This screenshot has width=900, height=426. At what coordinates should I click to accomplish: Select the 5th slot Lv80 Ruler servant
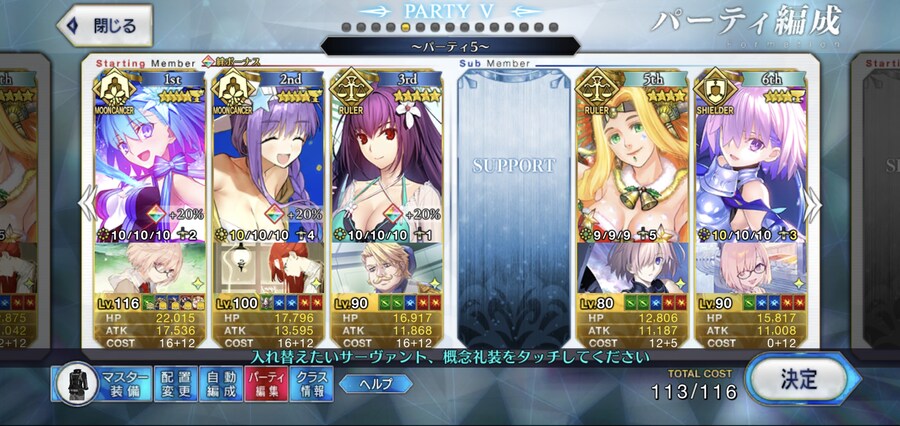(630, 160)
